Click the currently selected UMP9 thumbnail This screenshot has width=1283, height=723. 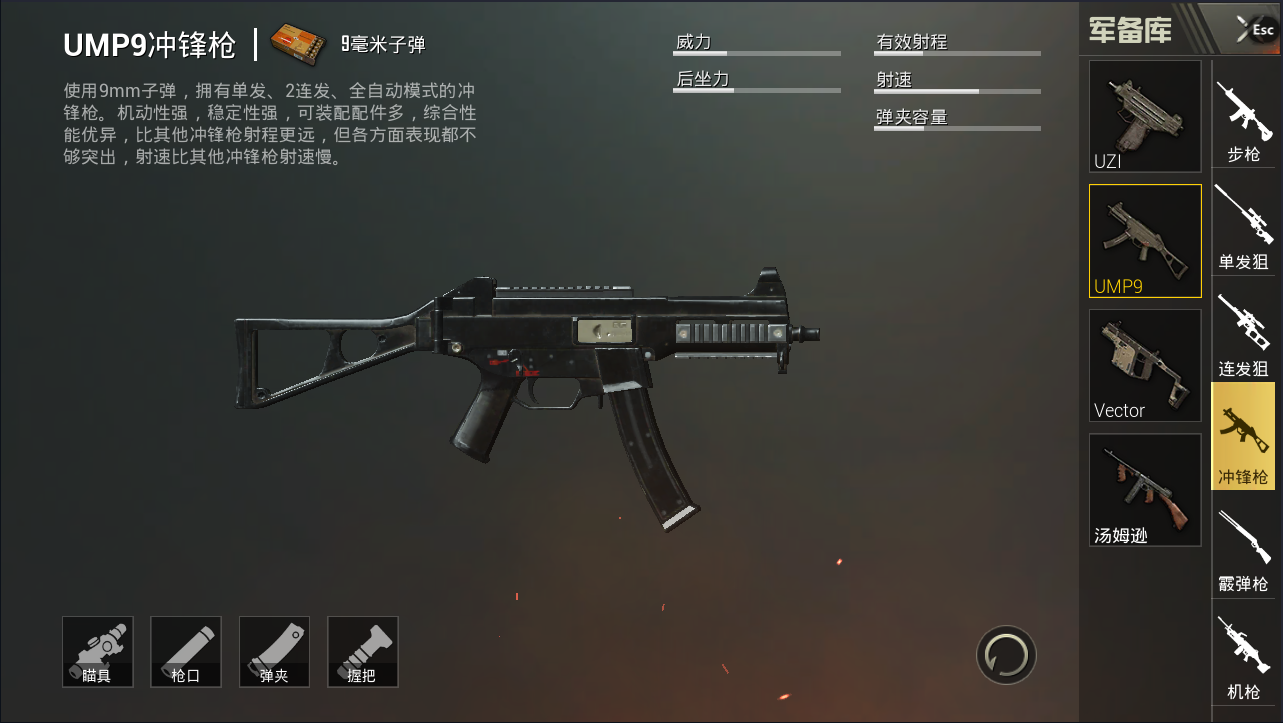point(1144,240)
